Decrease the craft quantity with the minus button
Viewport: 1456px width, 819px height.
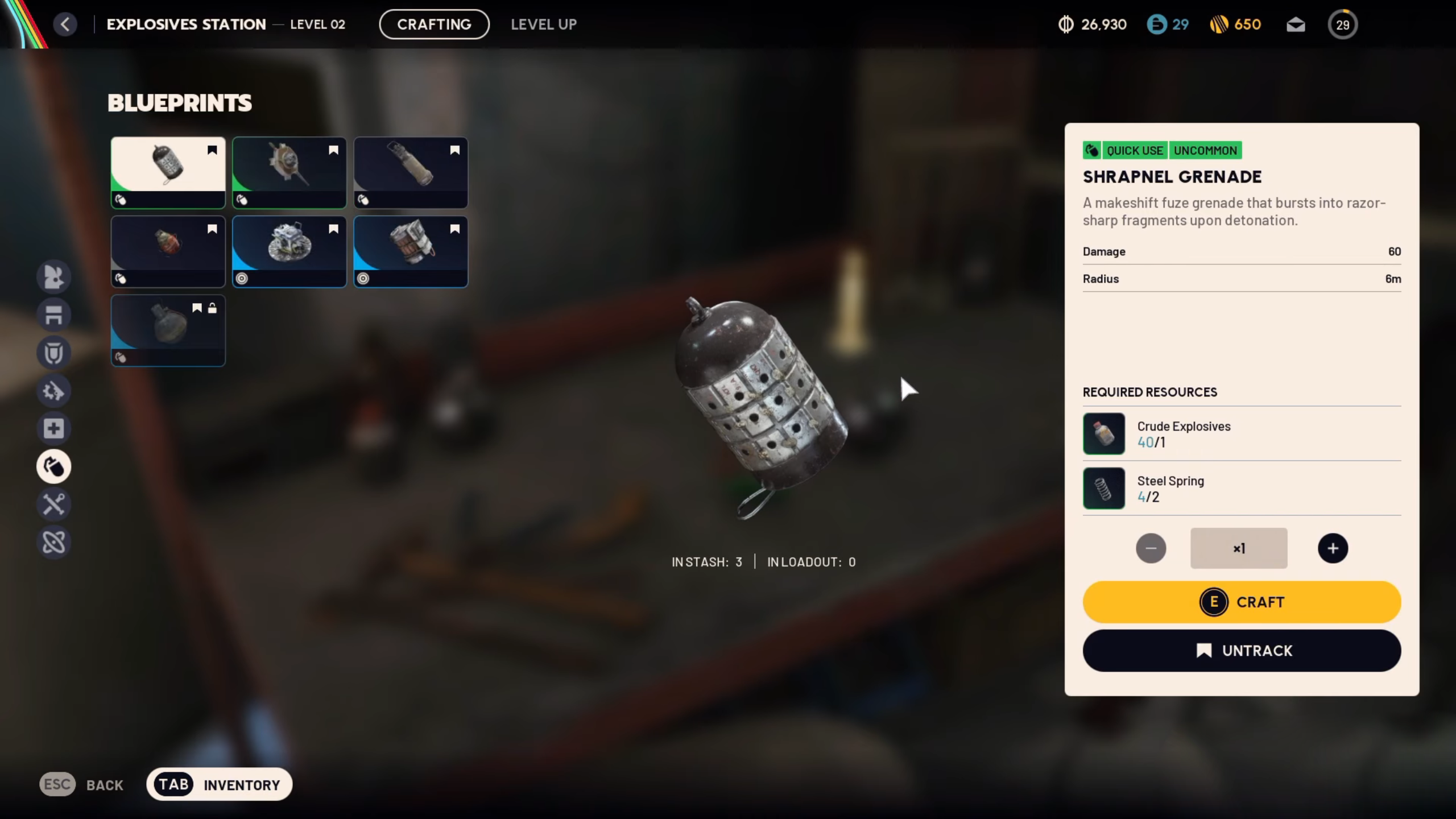1151,548
